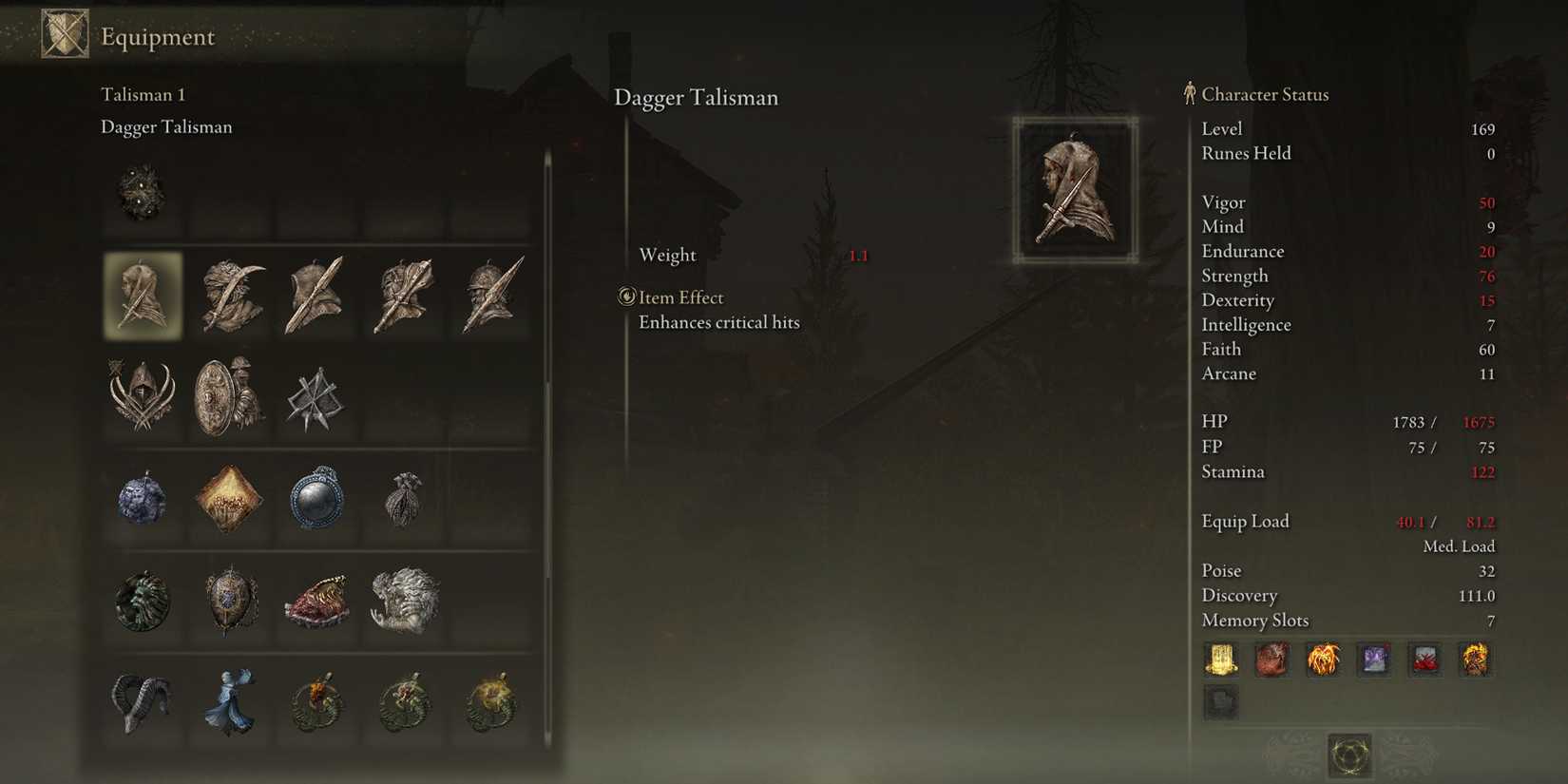Screen dimensions: 1568x784
Task: Click the golden rune quick-item icon
Action: click(1221, 659)
